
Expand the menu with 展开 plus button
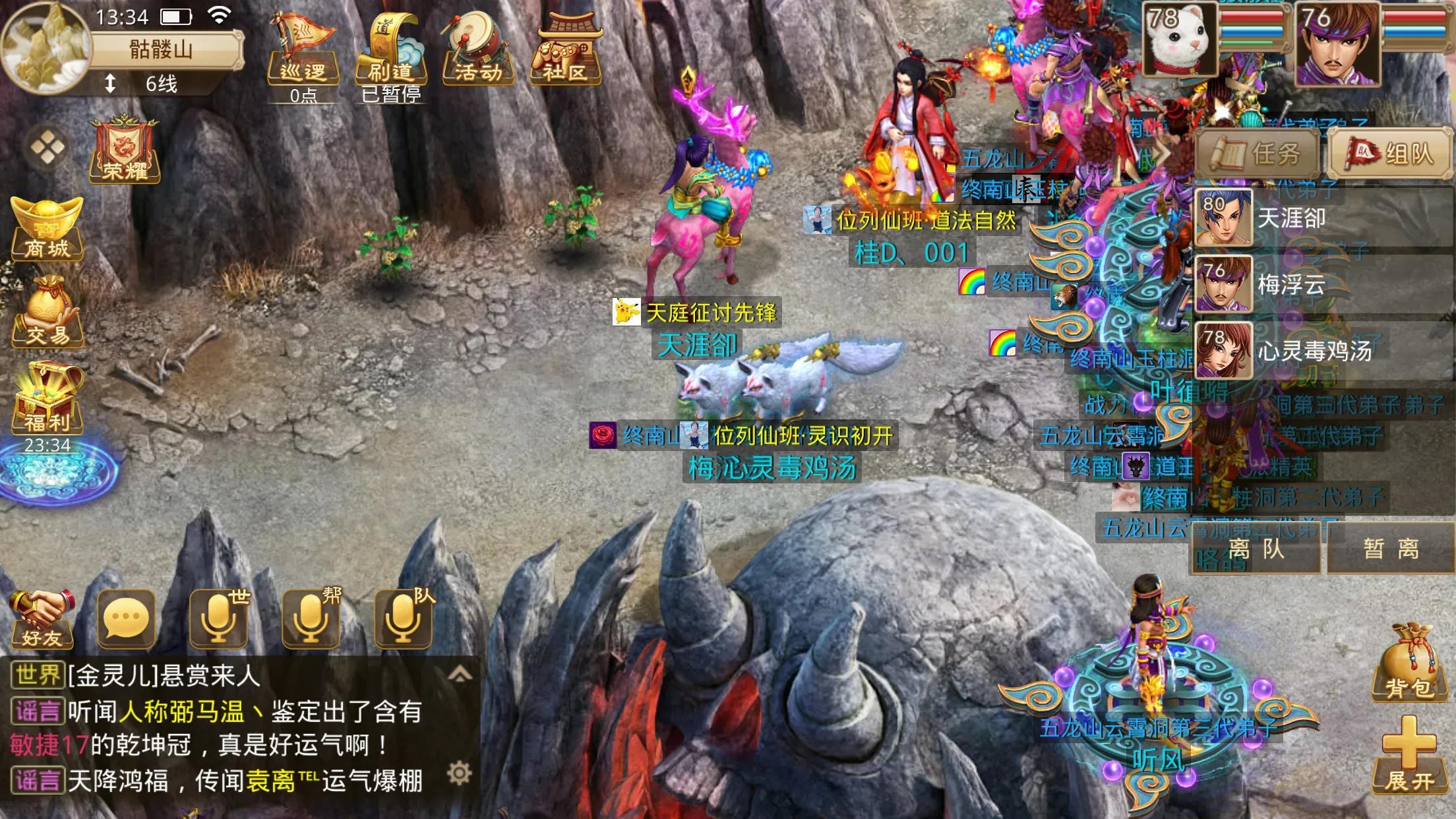pos(1410,755)
